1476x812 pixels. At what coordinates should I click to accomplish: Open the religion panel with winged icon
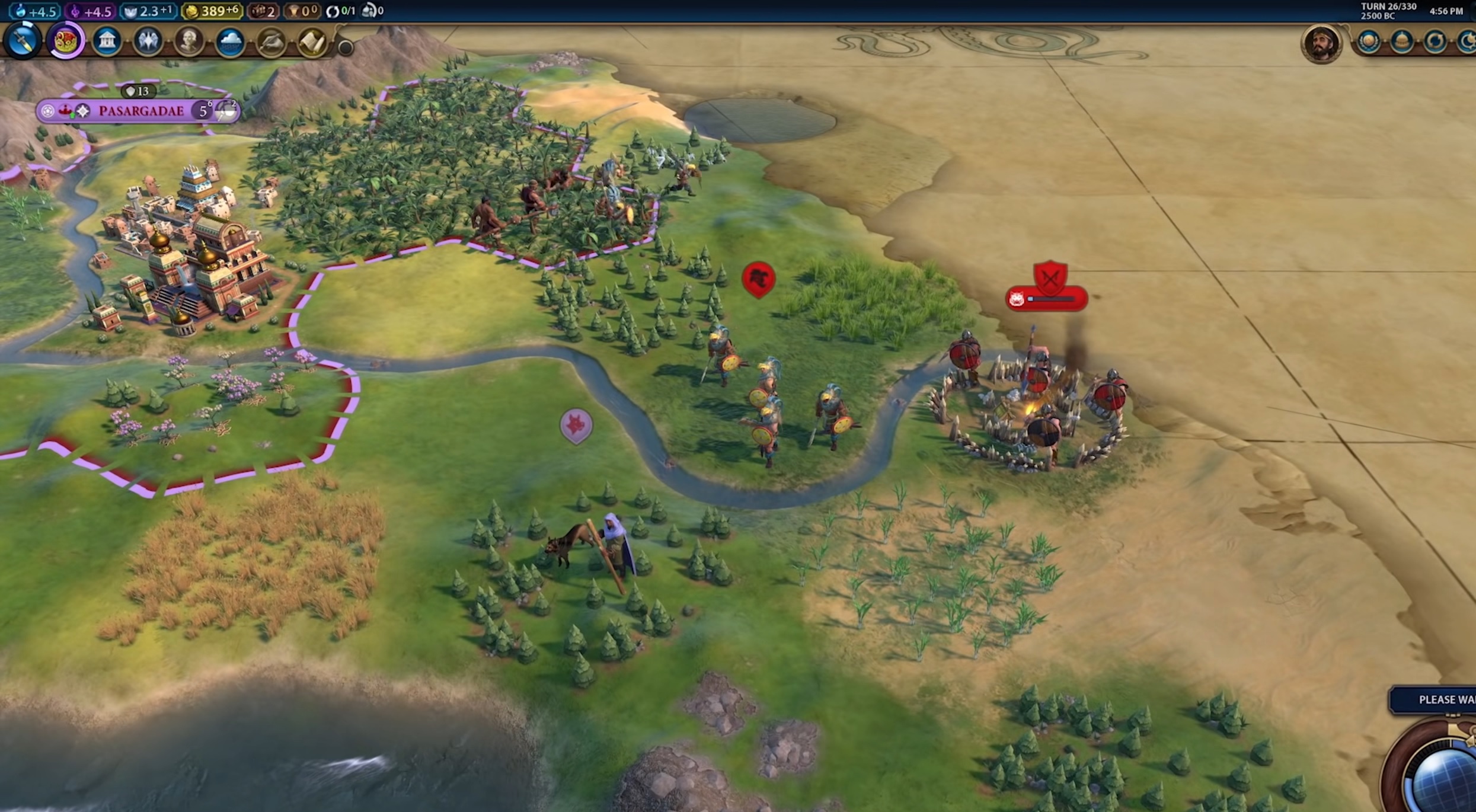tap(148, 41)
